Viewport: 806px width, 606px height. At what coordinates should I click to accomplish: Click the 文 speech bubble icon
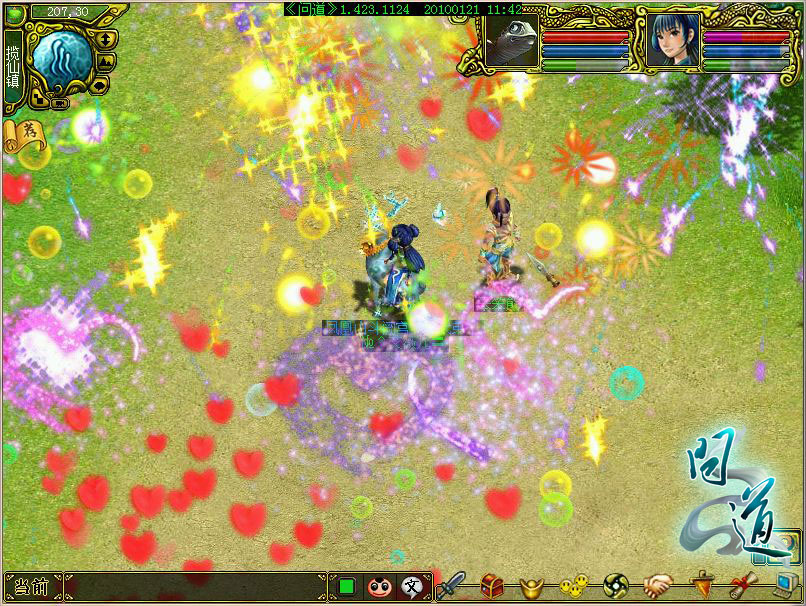point(411,586)
